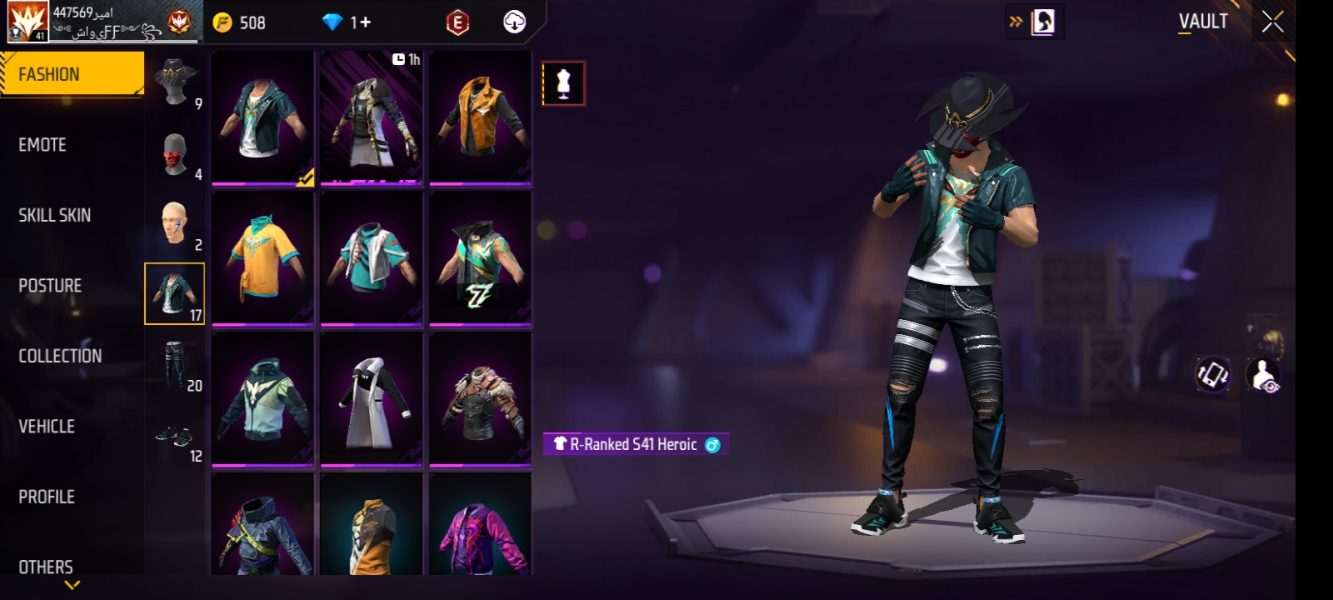This screenshot has width=1333, height=600.
Task: Choose the hat subcategory icon
Action: point(175,82)
